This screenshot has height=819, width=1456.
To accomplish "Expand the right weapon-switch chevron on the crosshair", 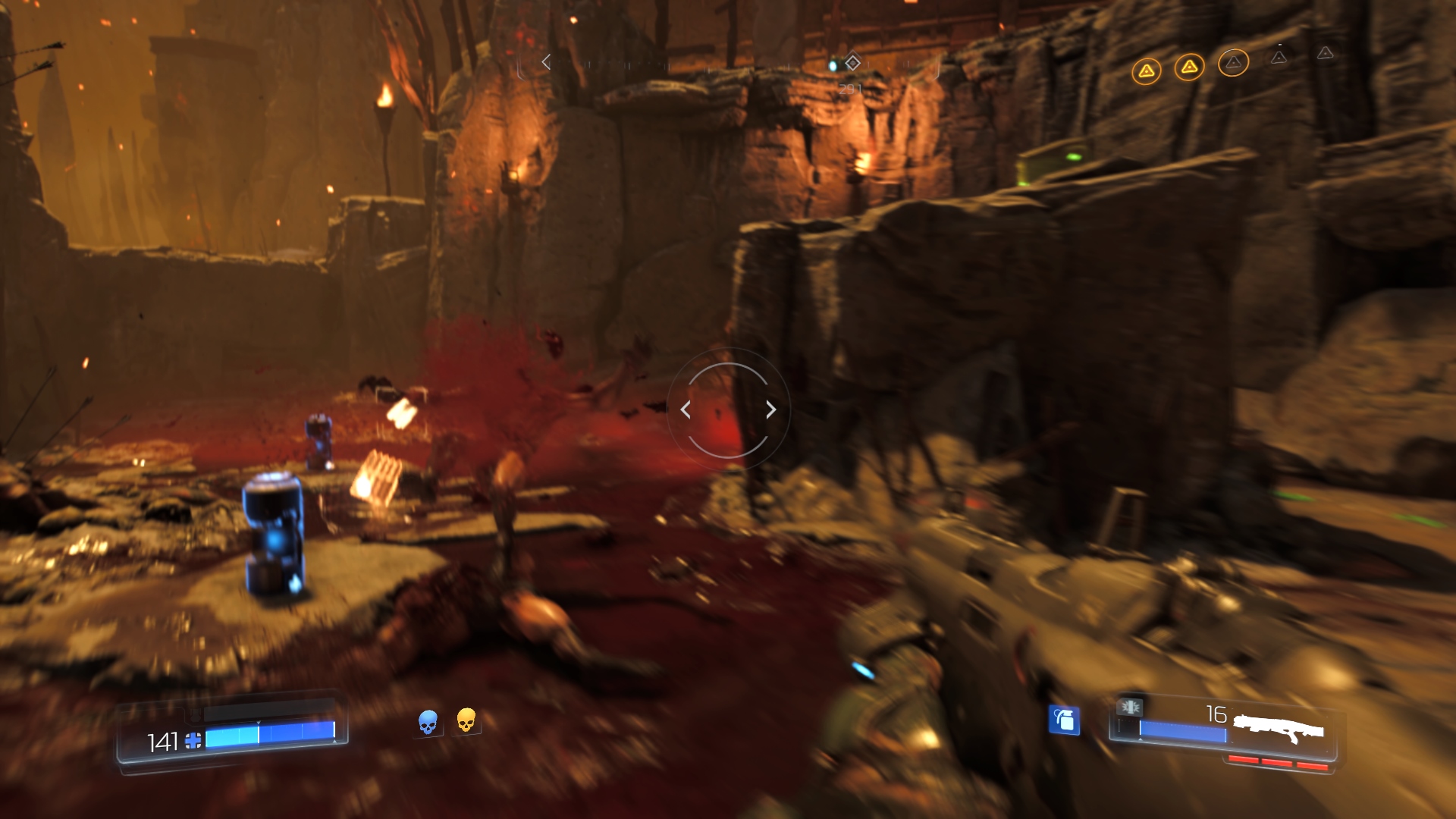I will (770, 409).
